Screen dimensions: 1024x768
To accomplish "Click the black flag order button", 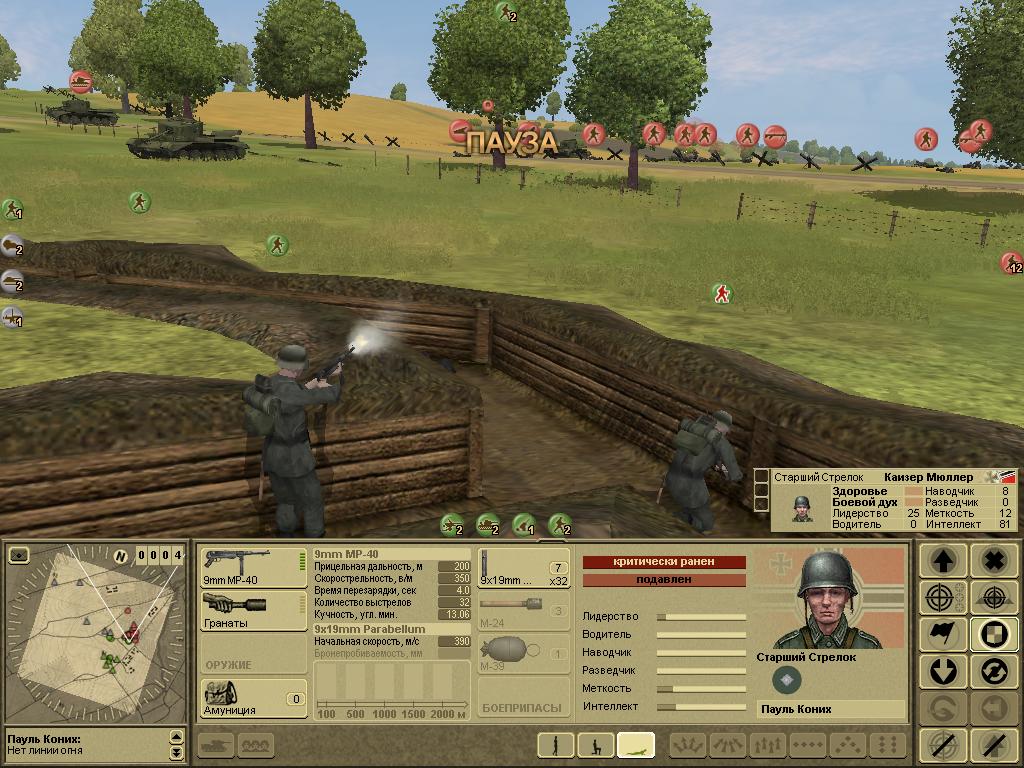I will point(943,634).
